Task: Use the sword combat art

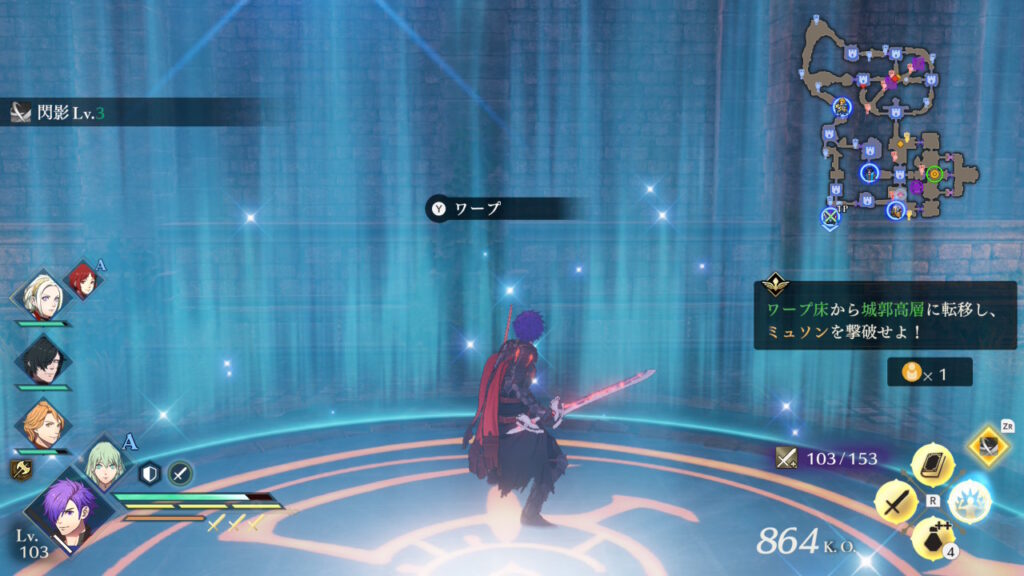Action: click(x=896, y=501)
